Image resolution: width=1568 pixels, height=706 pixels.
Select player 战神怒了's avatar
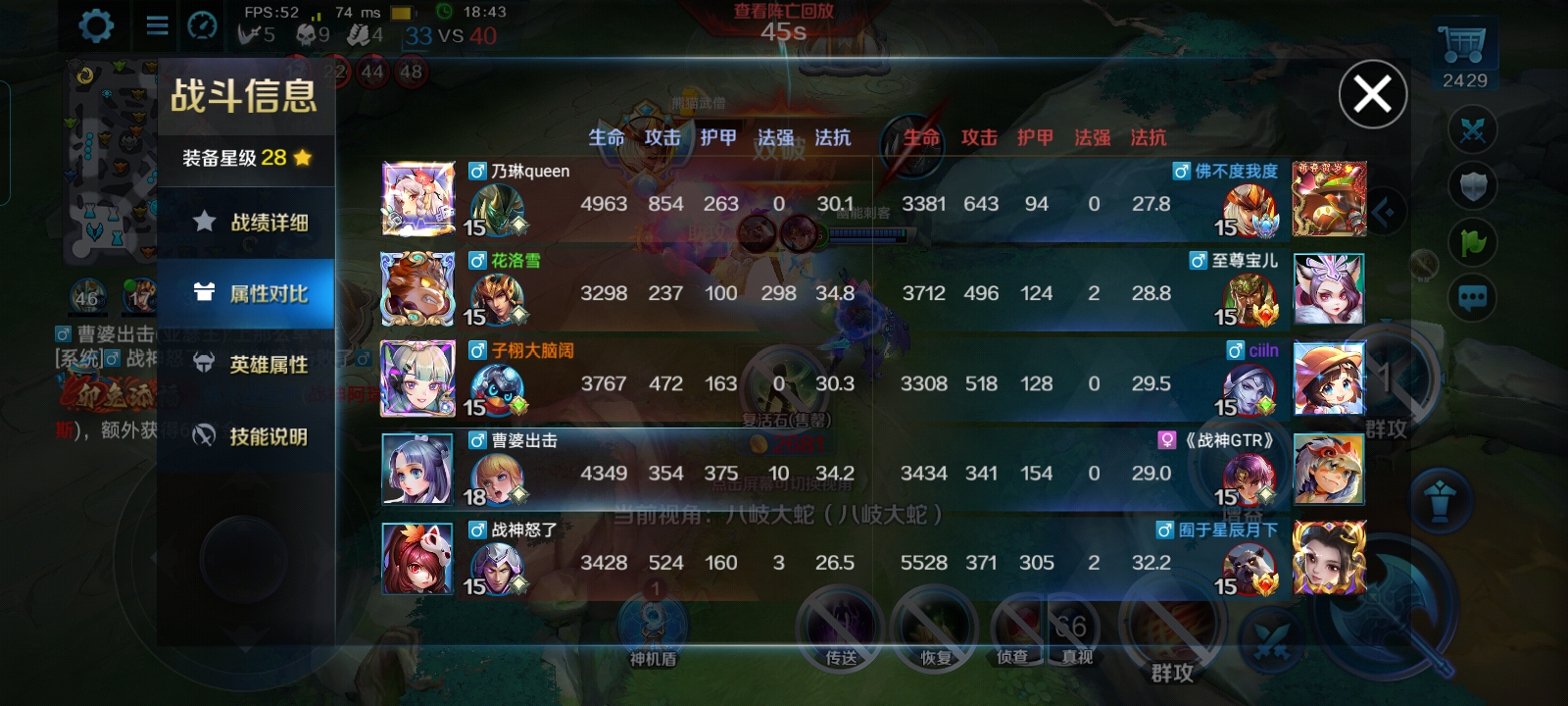418,558
